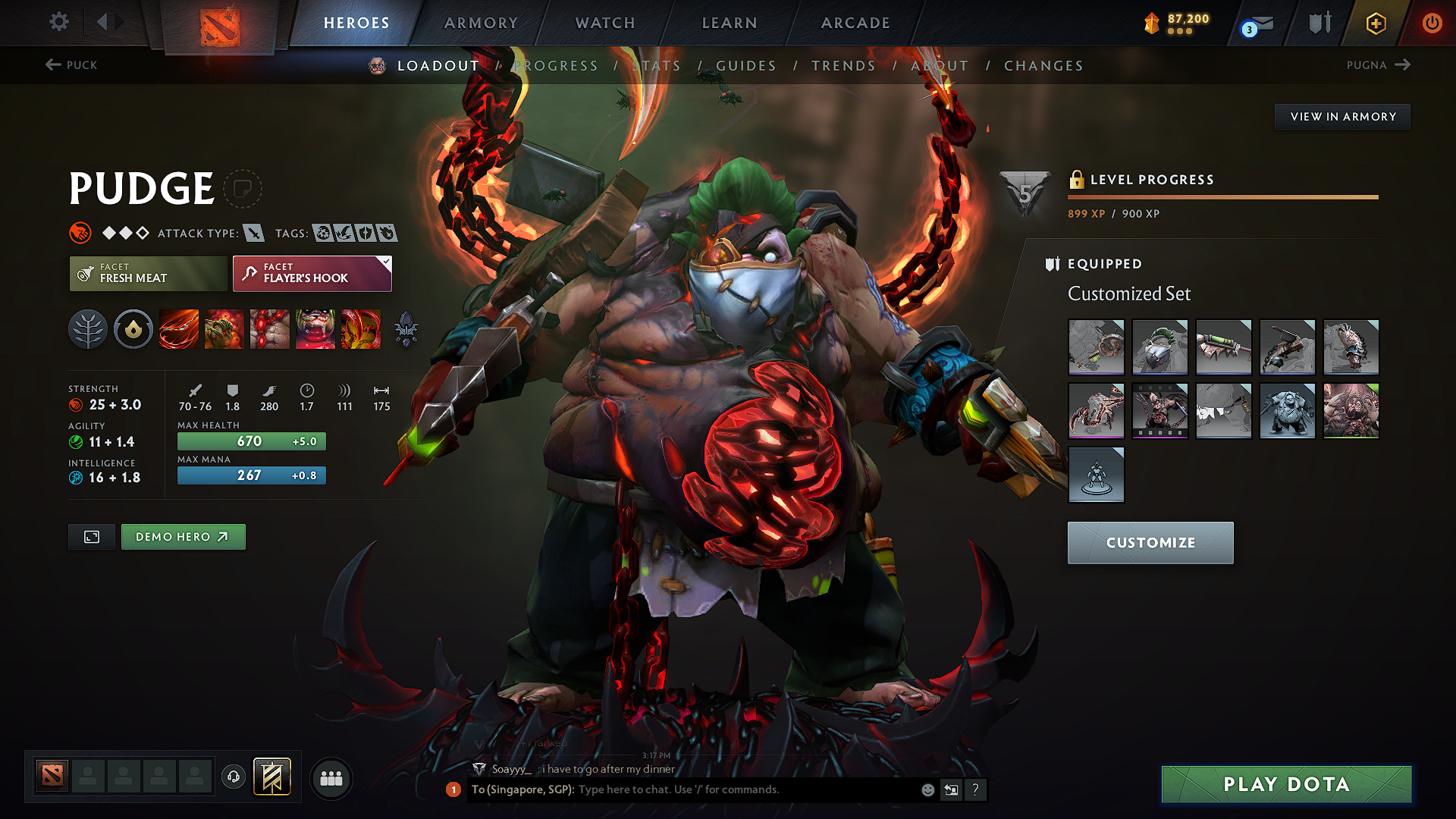
Task: Toggle fullscreen hero model preview icon
Action: click(91, 536)
